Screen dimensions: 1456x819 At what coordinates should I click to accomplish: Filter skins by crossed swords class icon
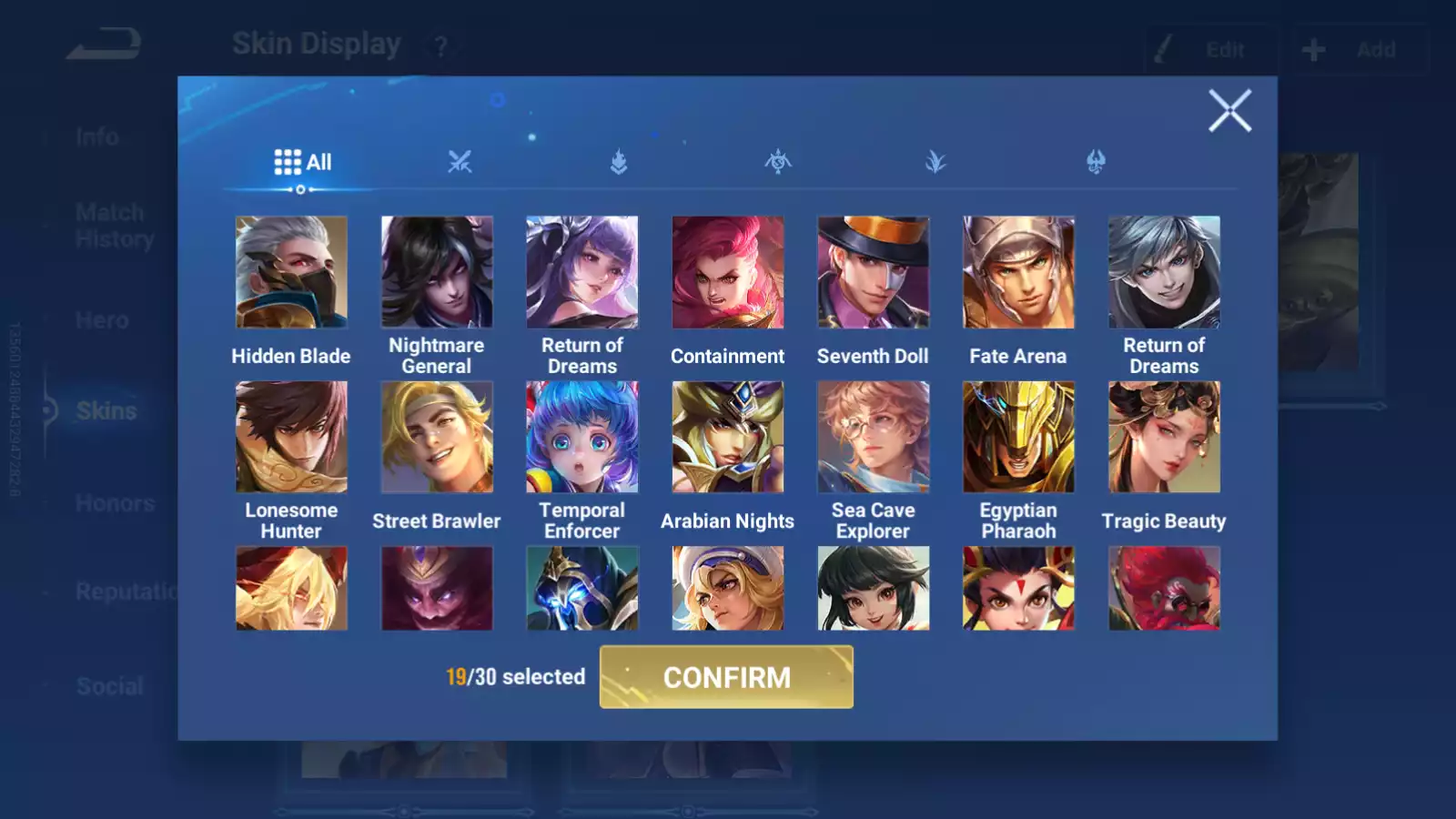pyautogui.click(x=460, y=163)
